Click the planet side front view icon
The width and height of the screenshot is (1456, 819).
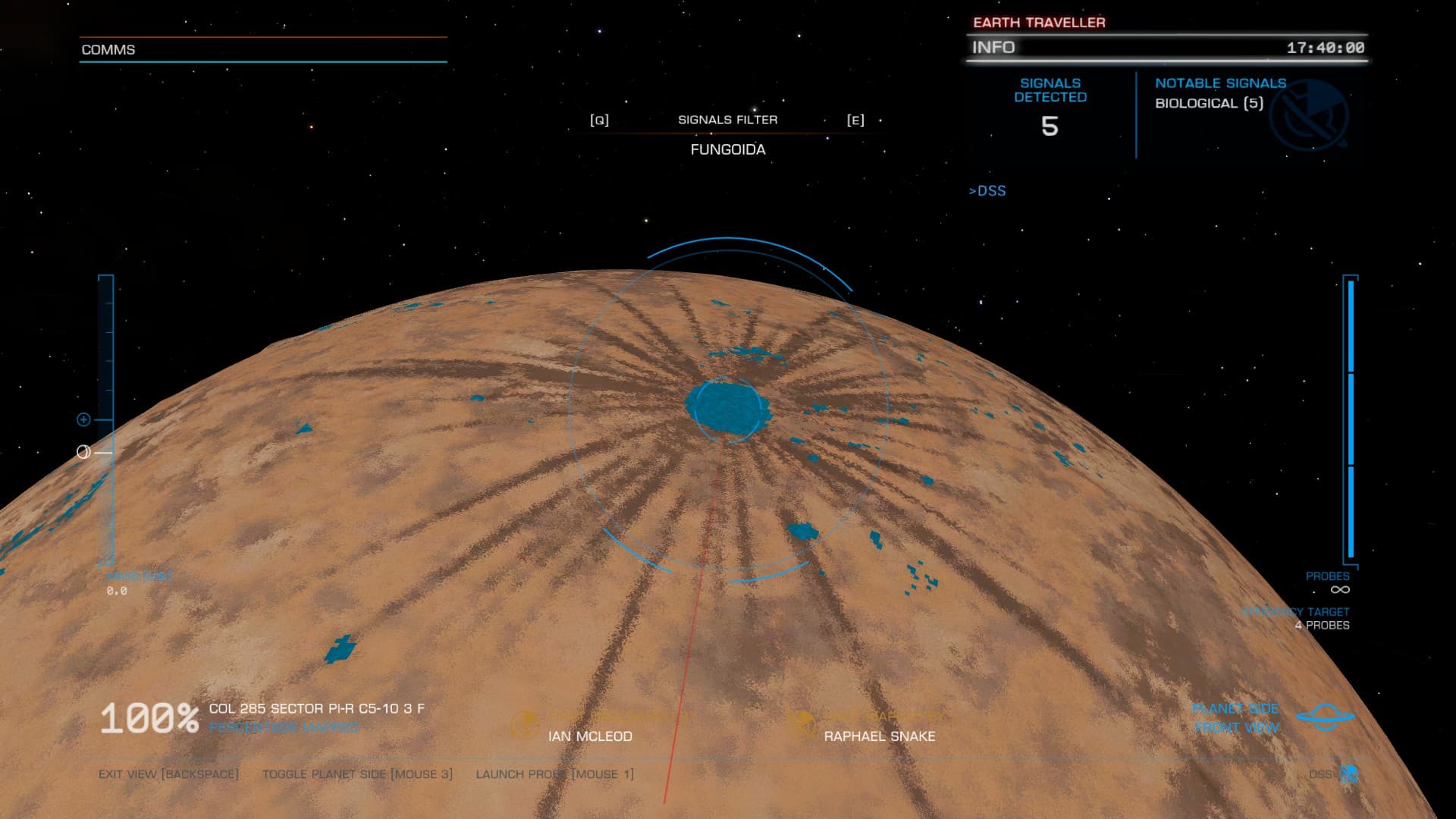(x=1325, y=717)
